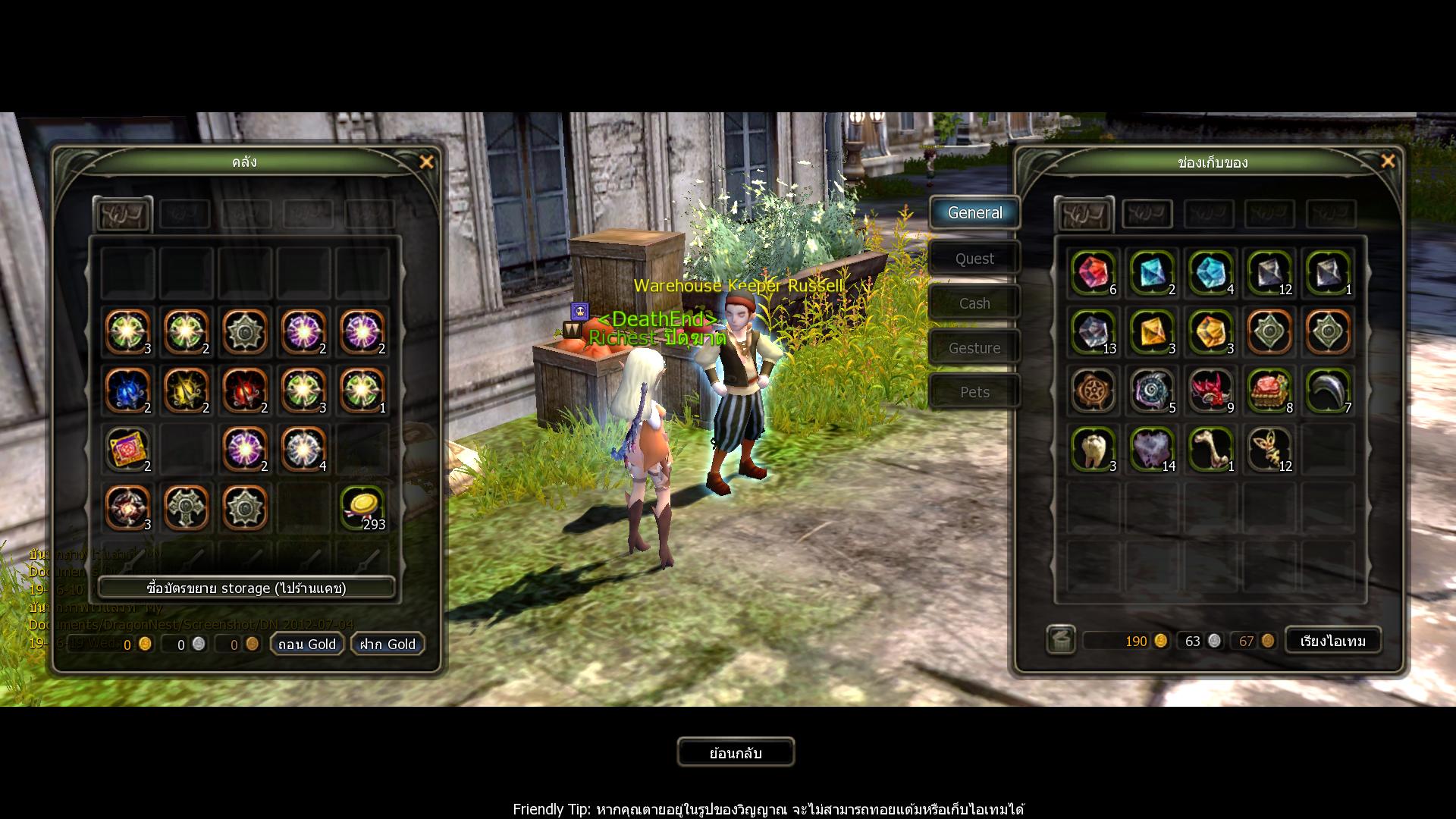Select the gold coin stack of 293

362,507
